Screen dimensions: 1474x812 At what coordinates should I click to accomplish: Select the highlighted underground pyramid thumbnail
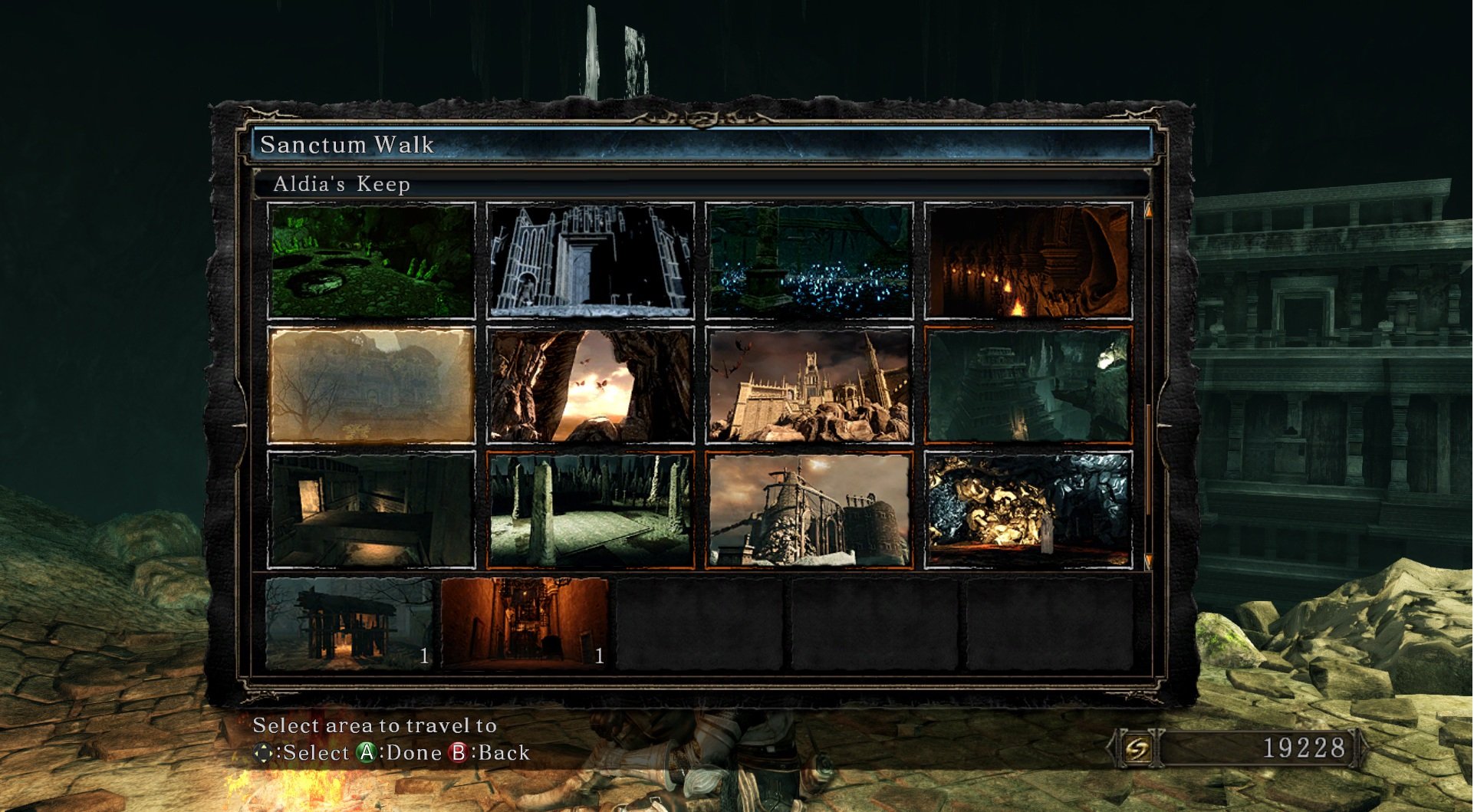(x=1028, y=385)
